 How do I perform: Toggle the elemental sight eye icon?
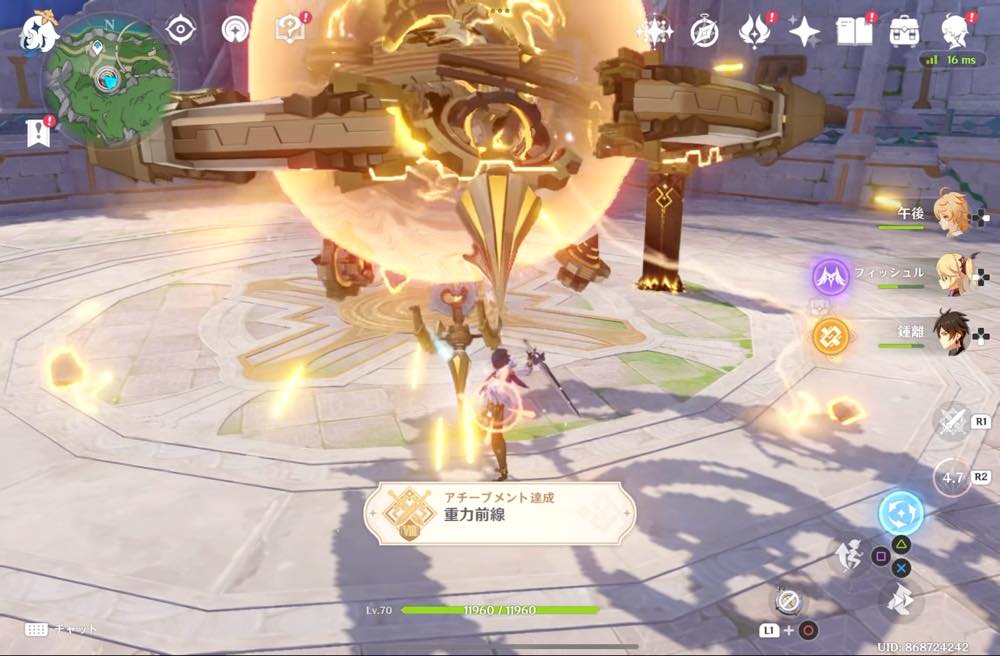point(180,30)
